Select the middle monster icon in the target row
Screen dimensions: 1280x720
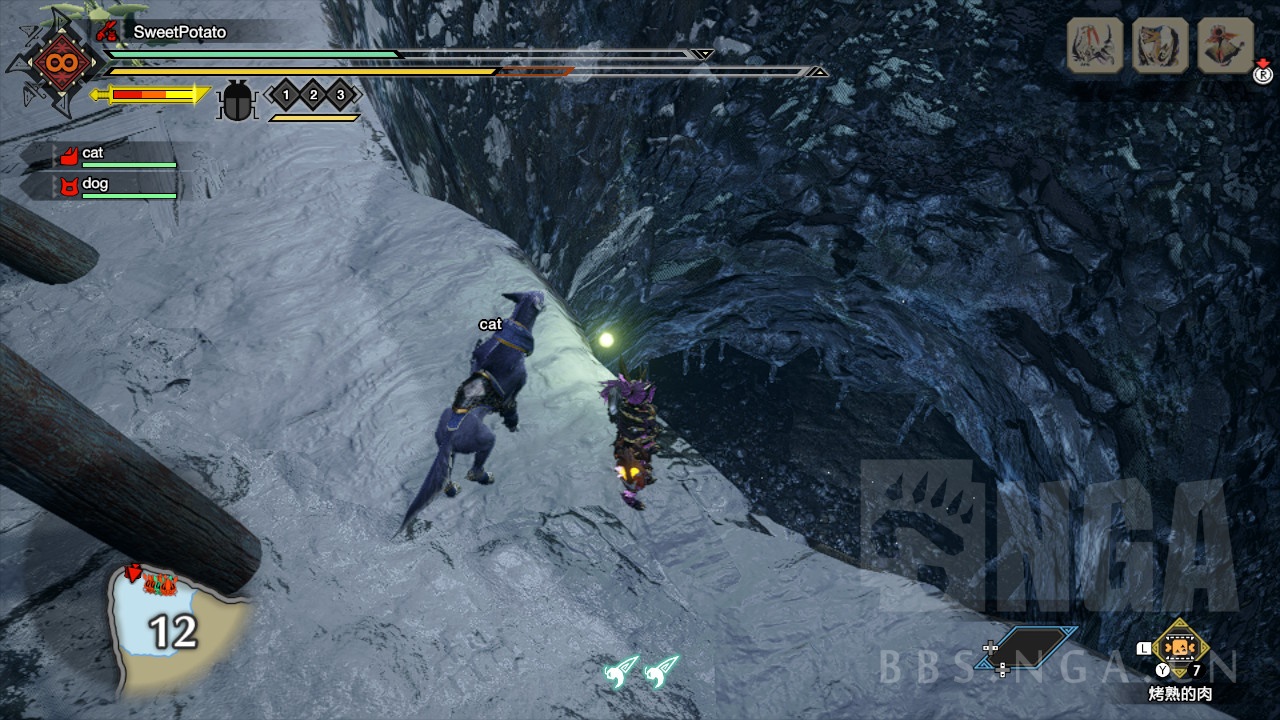[x=1160, y=45]
